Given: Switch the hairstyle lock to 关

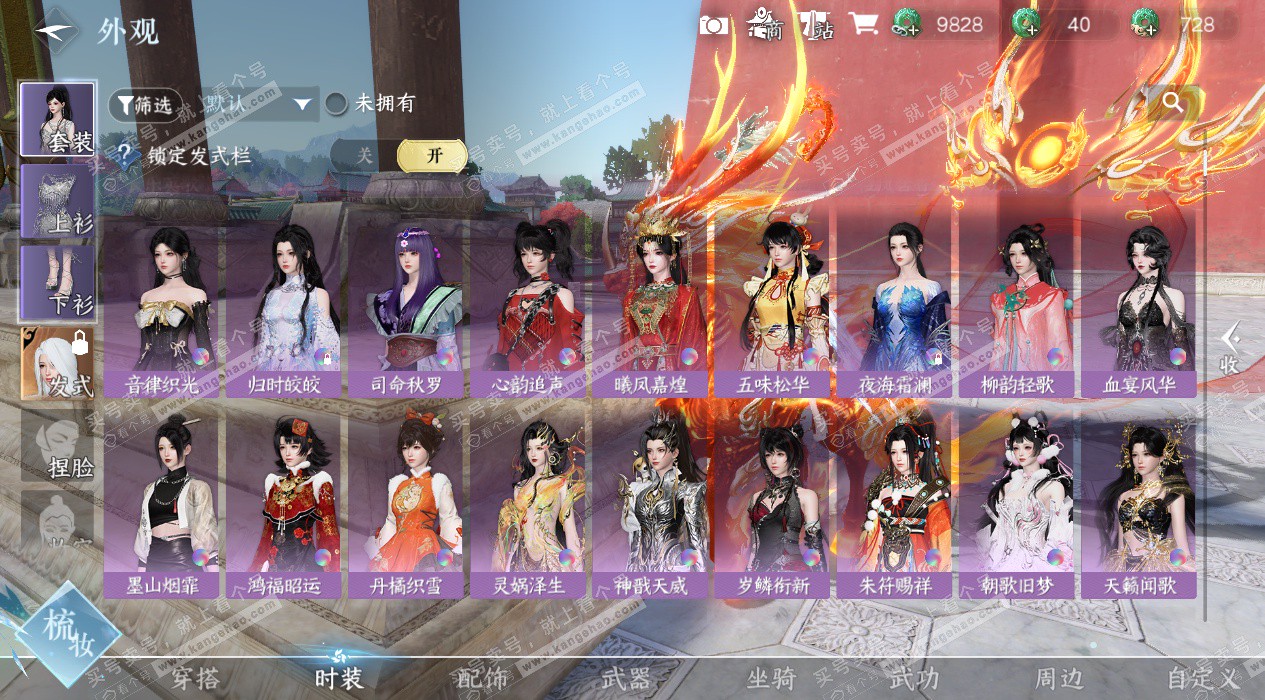Looking at the screenshot, I should (365, 156).
